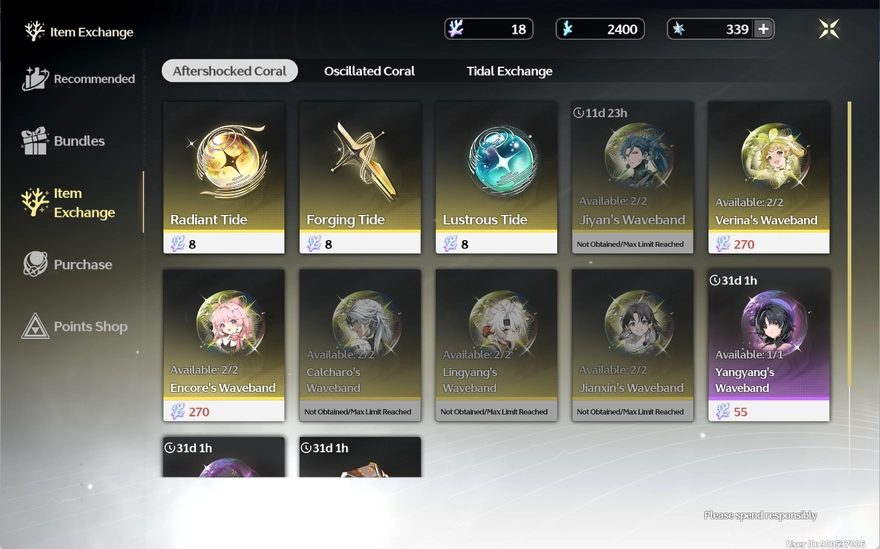880x549 pixels.
Task: Add more currency with the plus button
Action: point(764,29)
